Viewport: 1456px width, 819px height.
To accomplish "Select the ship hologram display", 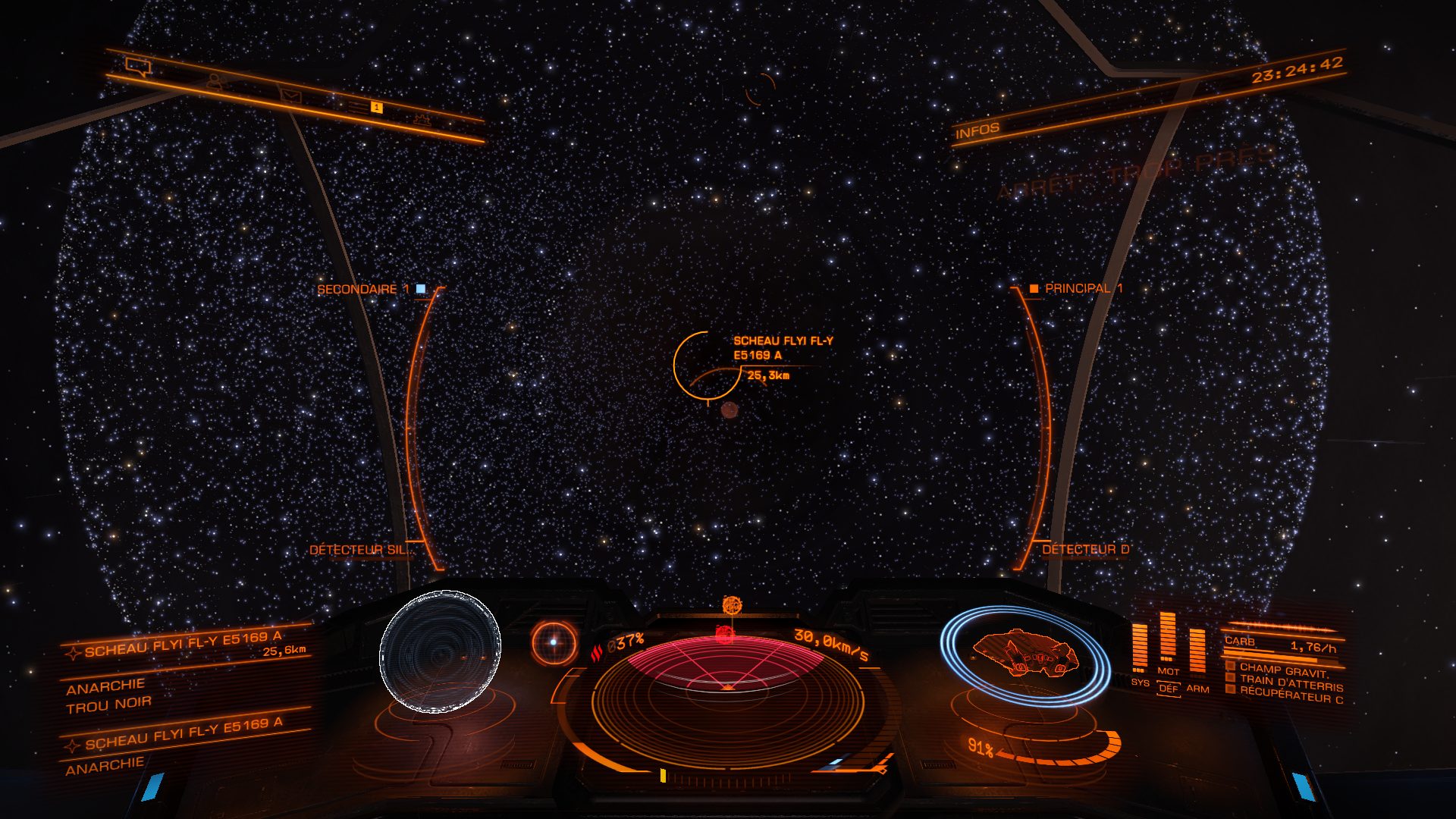I will click(x=1024, y=655).
